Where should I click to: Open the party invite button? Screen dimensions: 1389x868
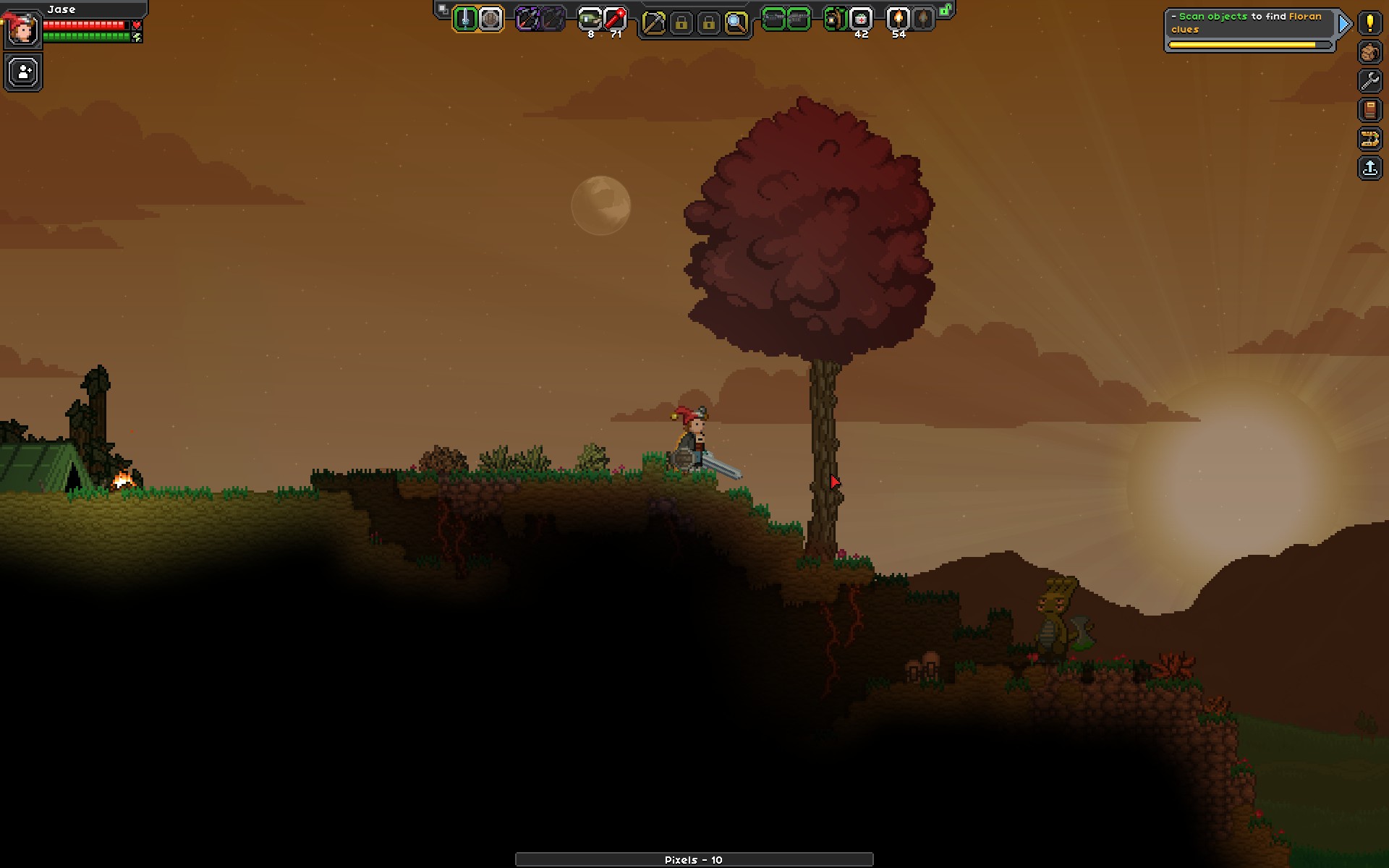[x=24, y=72]
